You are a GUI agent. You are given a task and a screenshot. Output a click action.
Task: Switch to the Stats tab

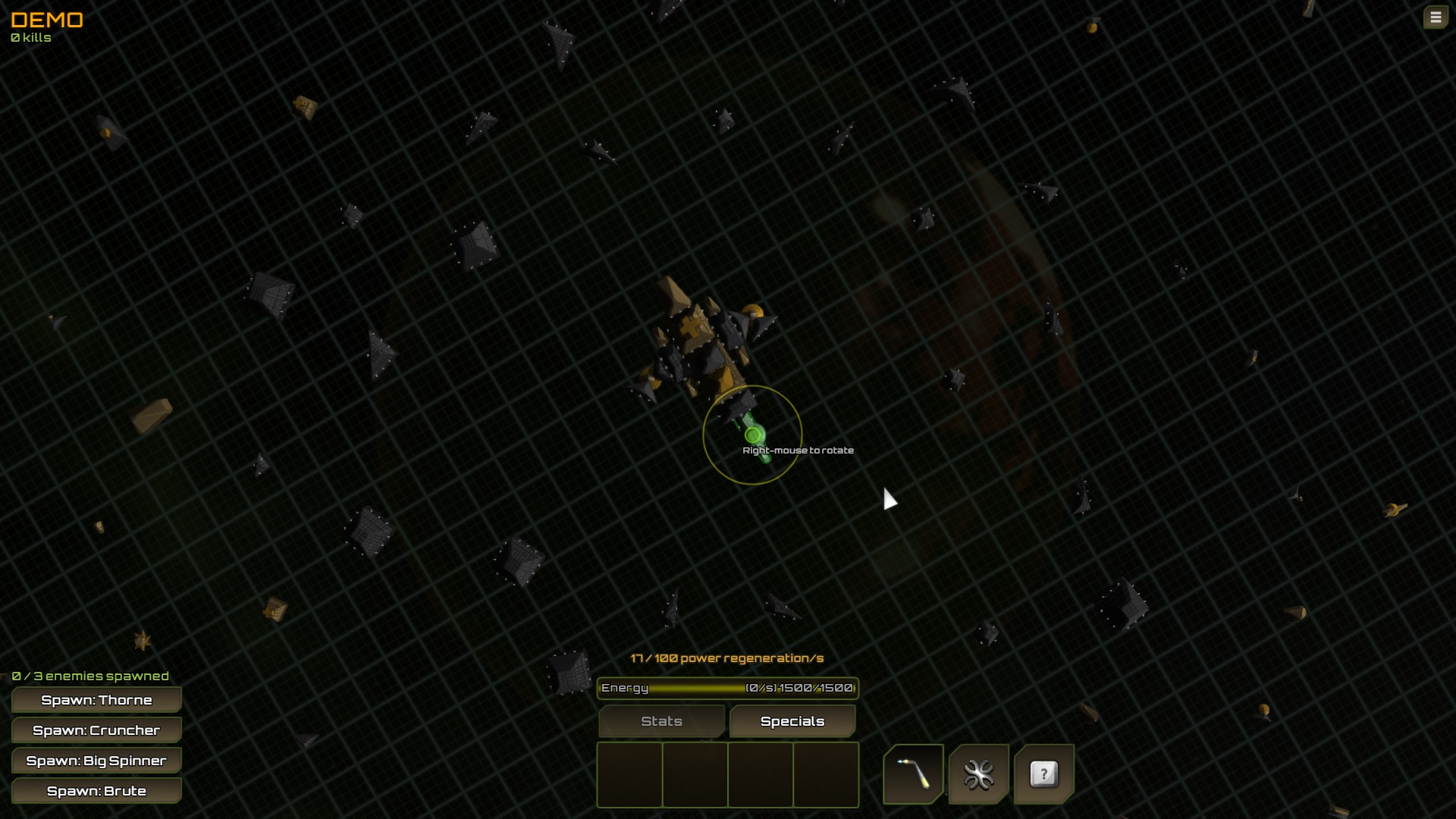(x=661, y=721)
